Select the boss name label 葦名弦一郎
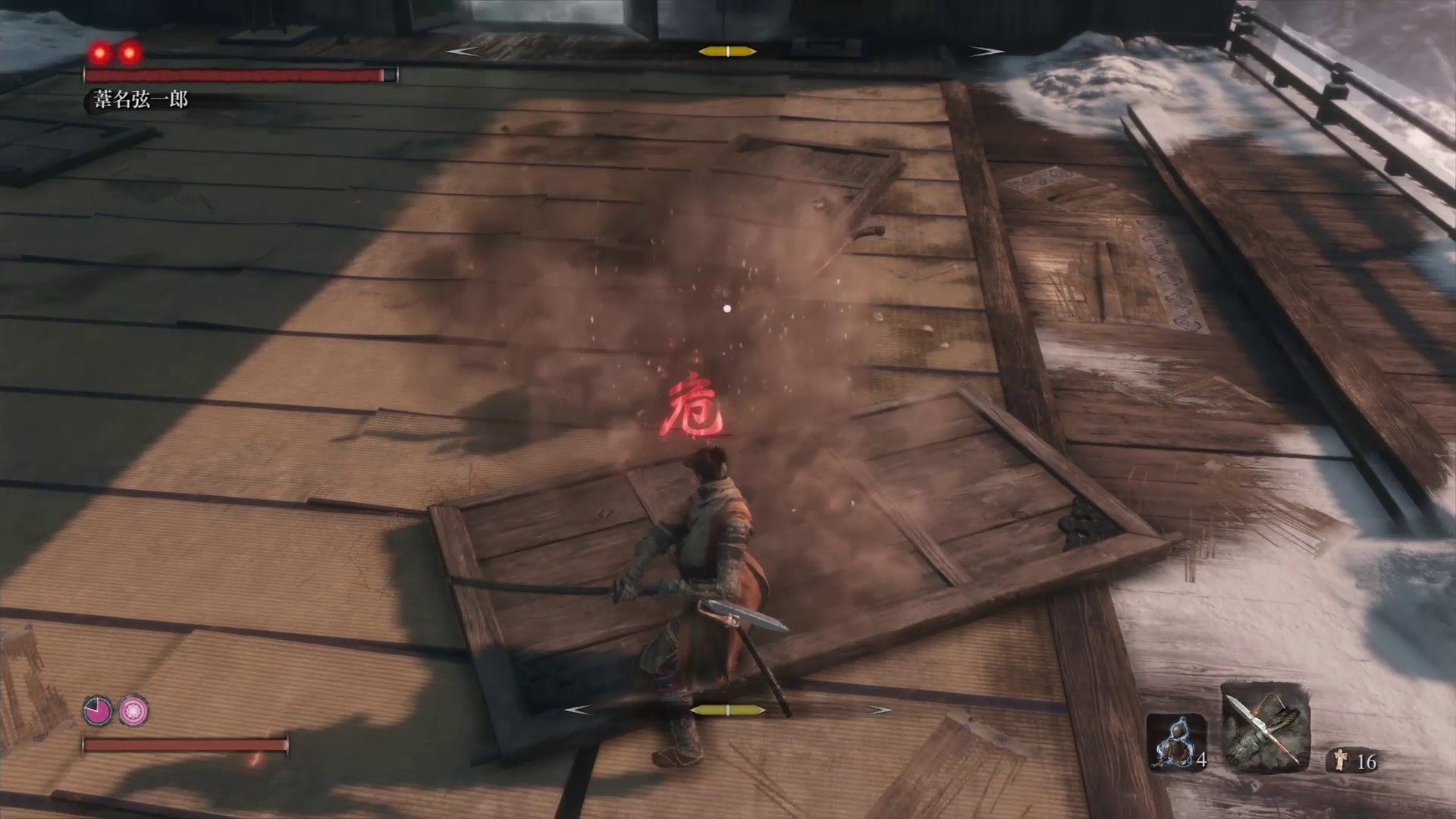Image resolution: width=1456 pixels, height=819 pixels. click(140, 99)
